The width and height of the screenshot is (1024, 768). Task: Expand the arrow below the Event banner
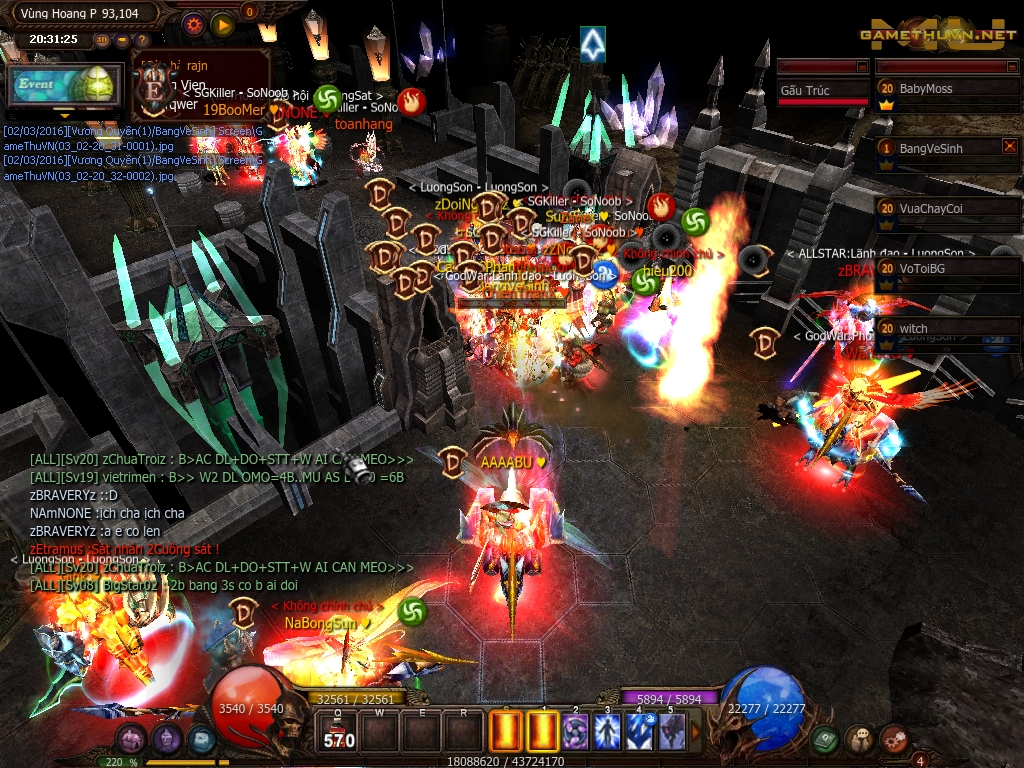click(x=64, y=113)
